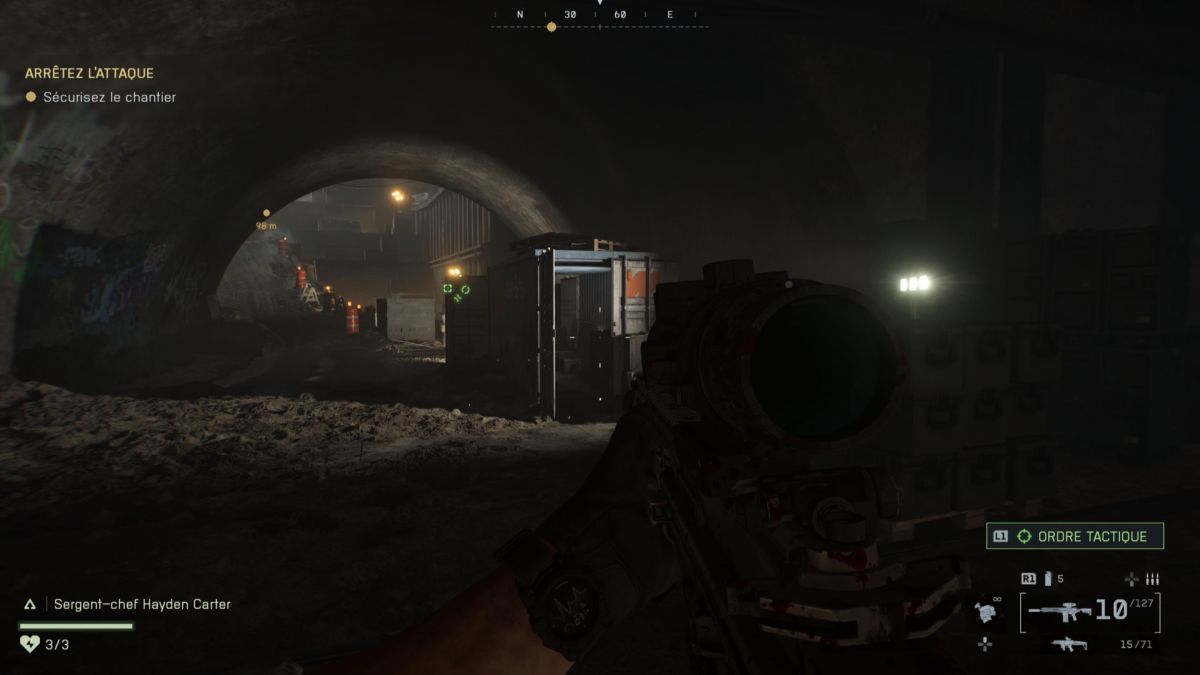
Task: Click the compass bar heading strip
Action: (x=599, y=16)
